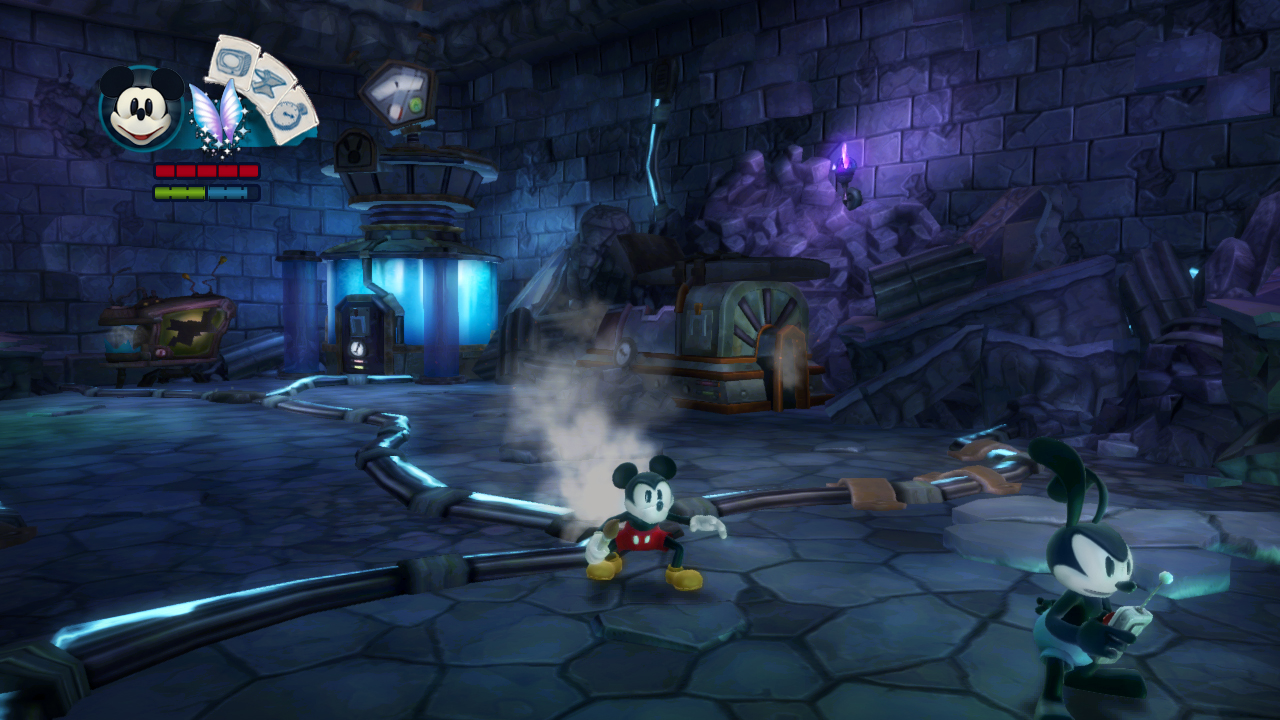The height and width of the screenshot is (720, 1280).
Task: Click the green paint meter segment
Action: (x=180, y=190)
